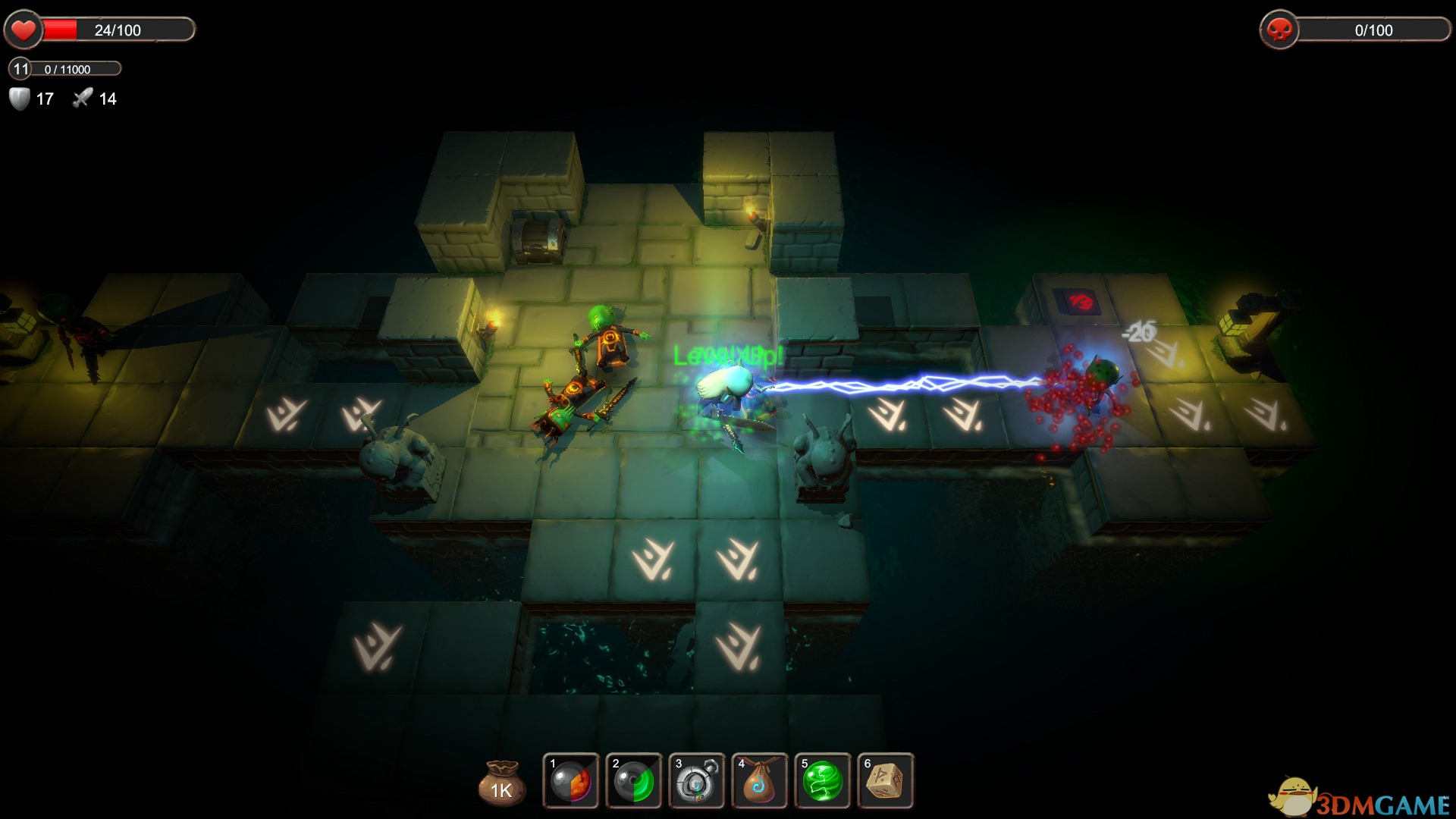1456x819 pixels.
Task: Use the green swirl orb in slot 2
Action: tap(634, 781)
